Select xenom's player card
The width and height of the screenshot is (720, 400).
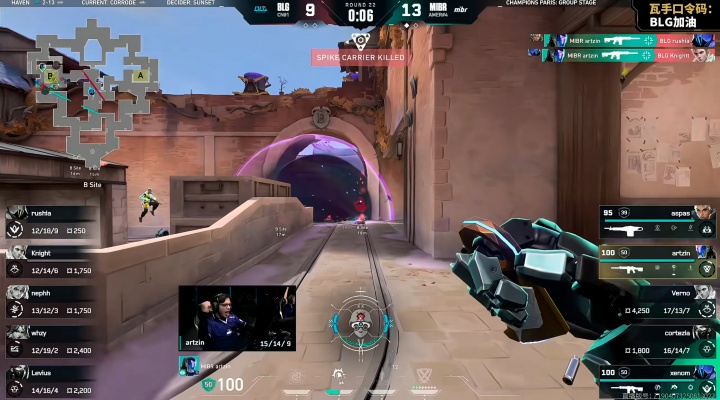pos(657,381)
